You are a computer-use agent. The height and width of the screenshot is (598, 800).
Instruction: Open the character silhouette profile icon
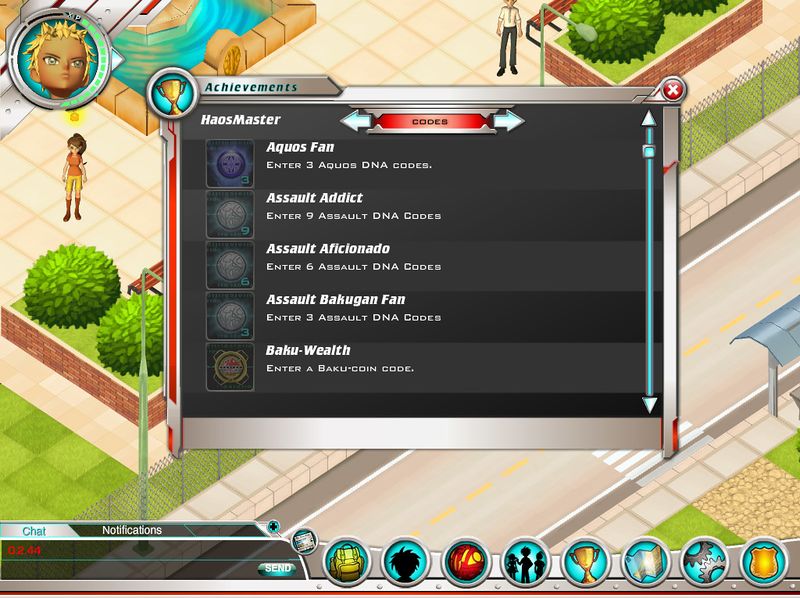tap(406, 565)
